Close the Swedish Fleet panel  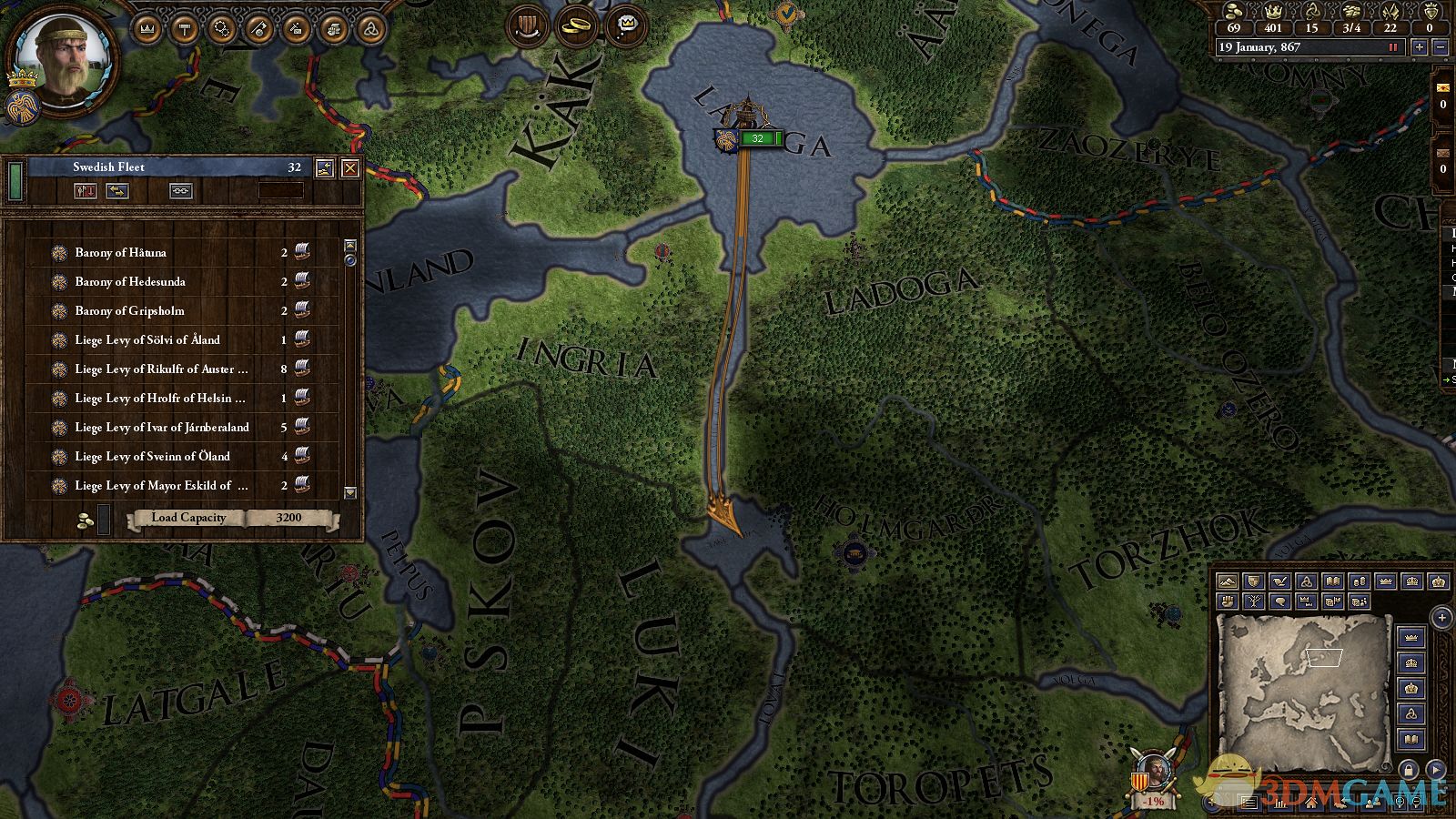pyautogui.click(x=349, y=168)
